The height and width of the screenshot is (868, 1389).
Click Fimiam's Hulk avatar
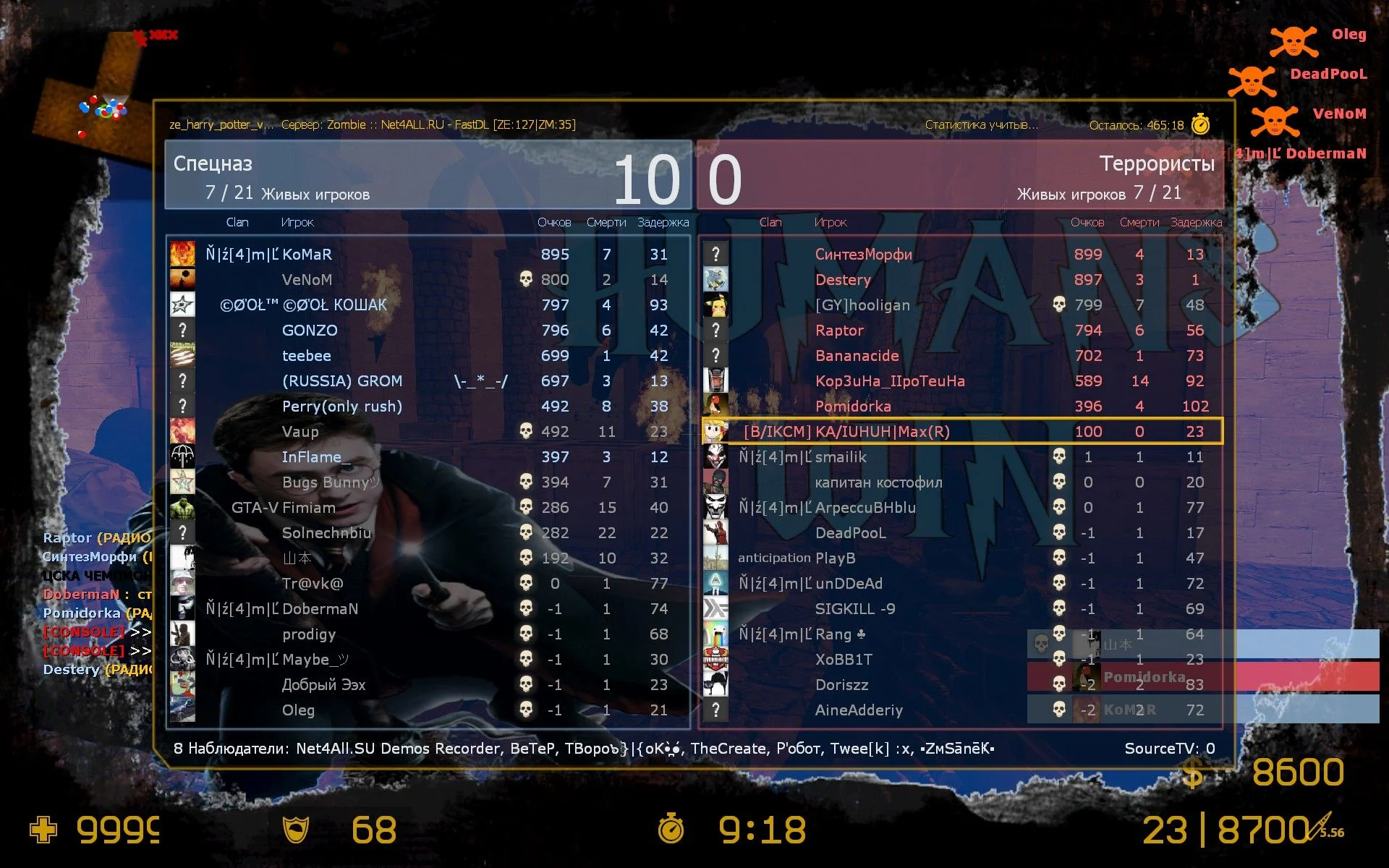182,508
